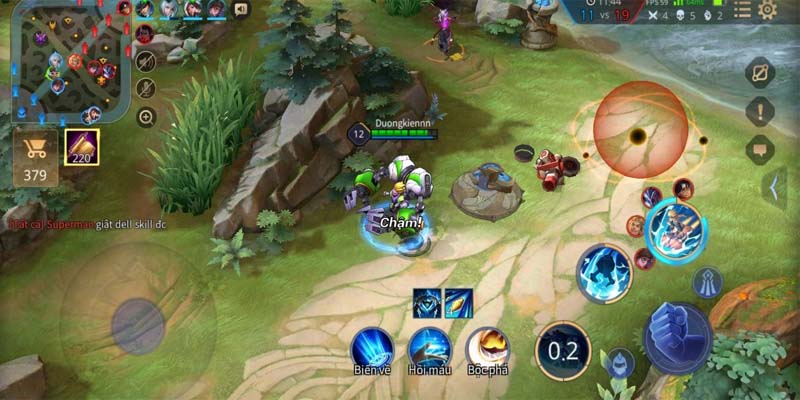
Task: Activate the Bộc phá talent spell
Action: click(x=487, y=347)
